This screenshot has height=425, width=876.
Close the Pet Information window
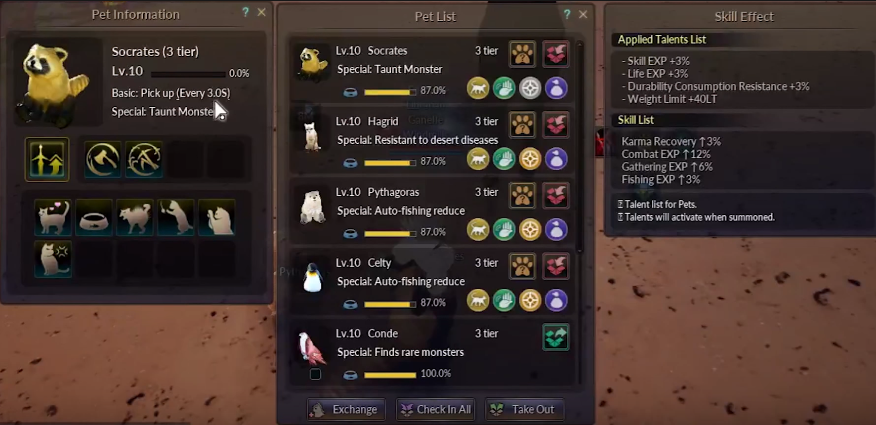click(262, 13)
